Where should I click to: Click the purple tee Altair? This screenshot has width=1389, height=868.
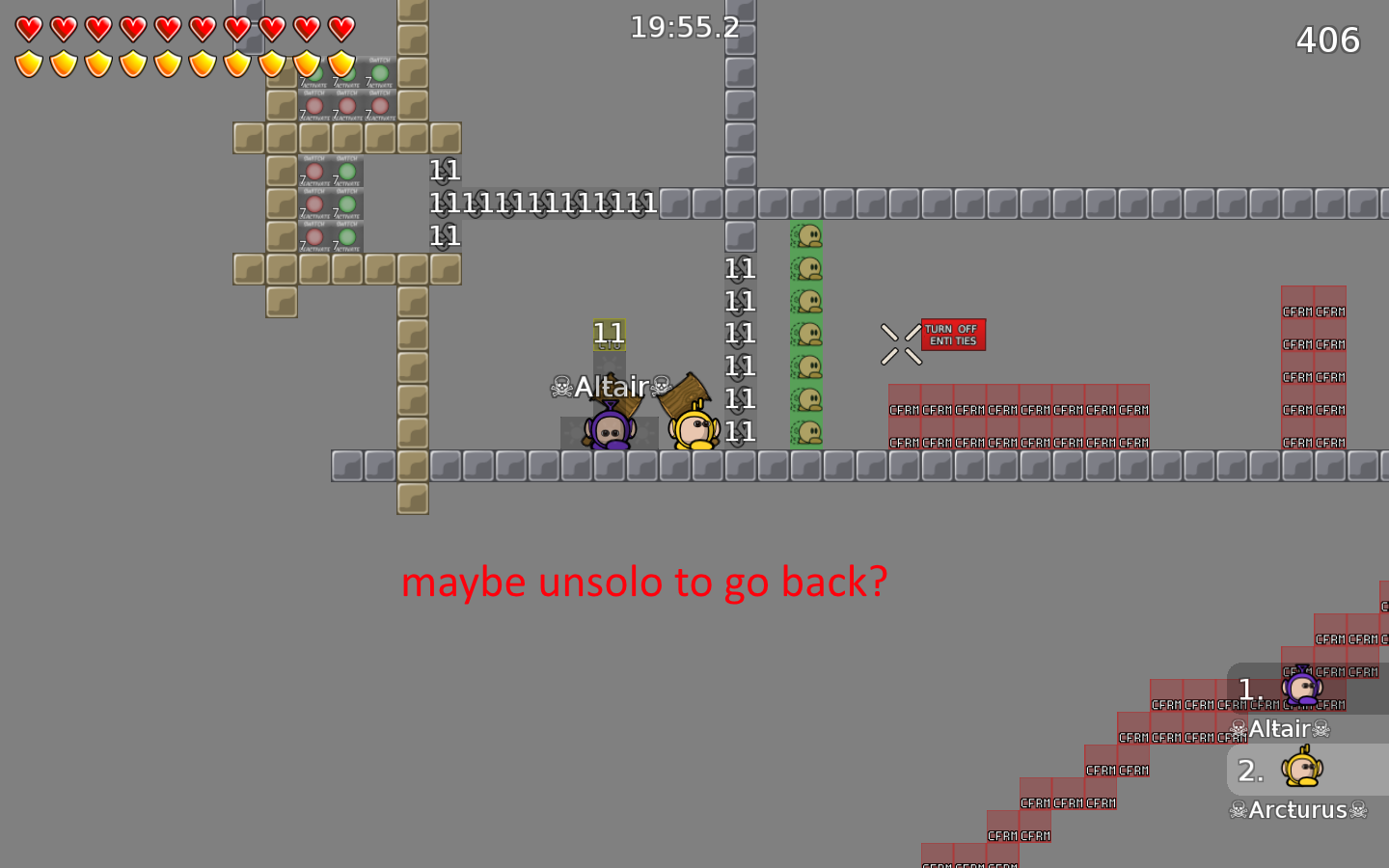(610, 431)
